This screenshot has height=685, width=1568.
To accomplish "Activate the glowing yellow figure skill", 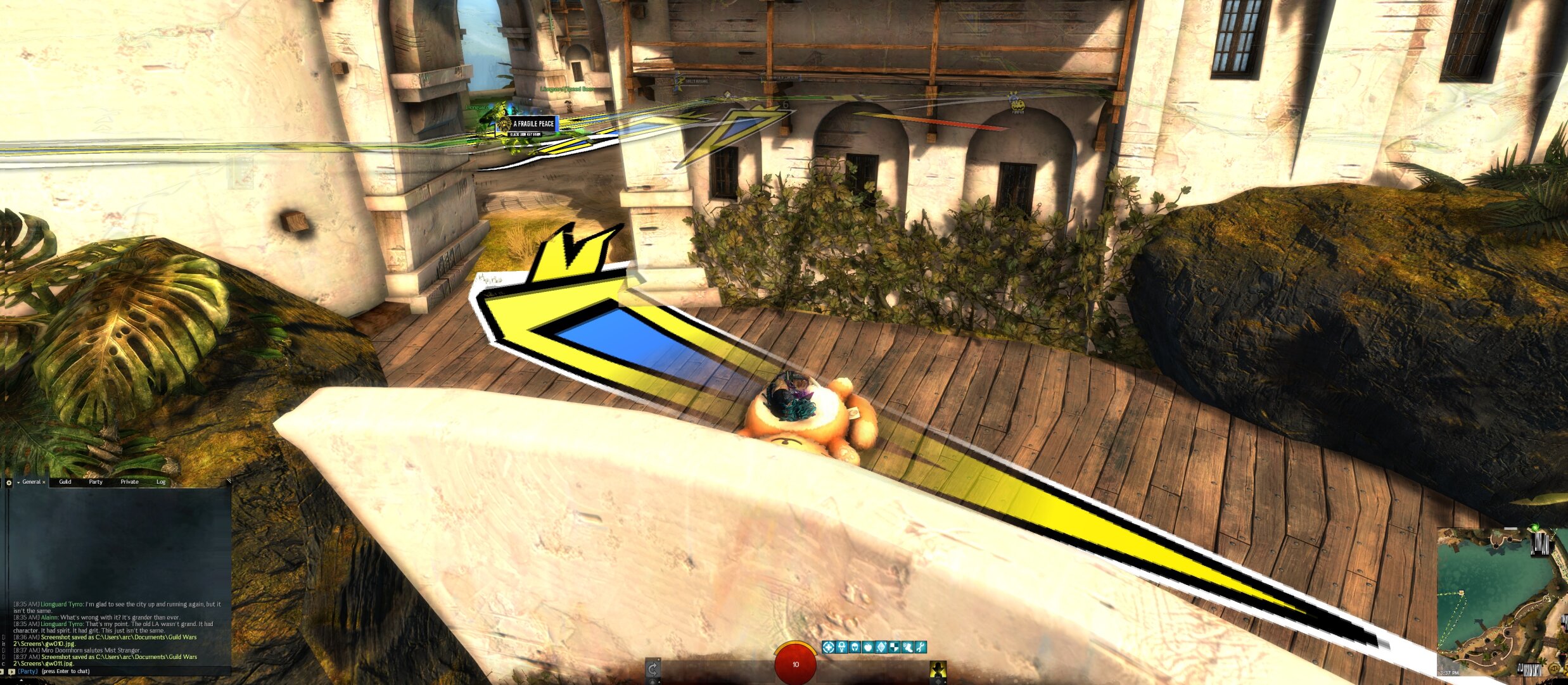I will coord(938,669).
